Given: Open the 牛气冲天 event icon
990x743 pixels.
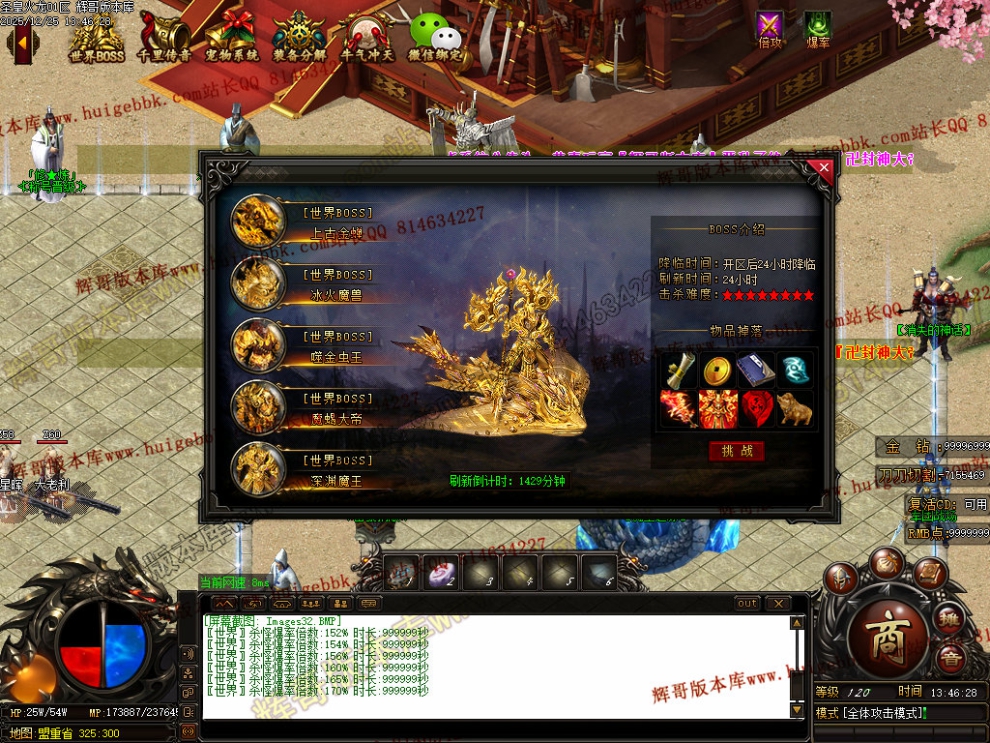Looking at the screenshot, I should pos(366,36).
